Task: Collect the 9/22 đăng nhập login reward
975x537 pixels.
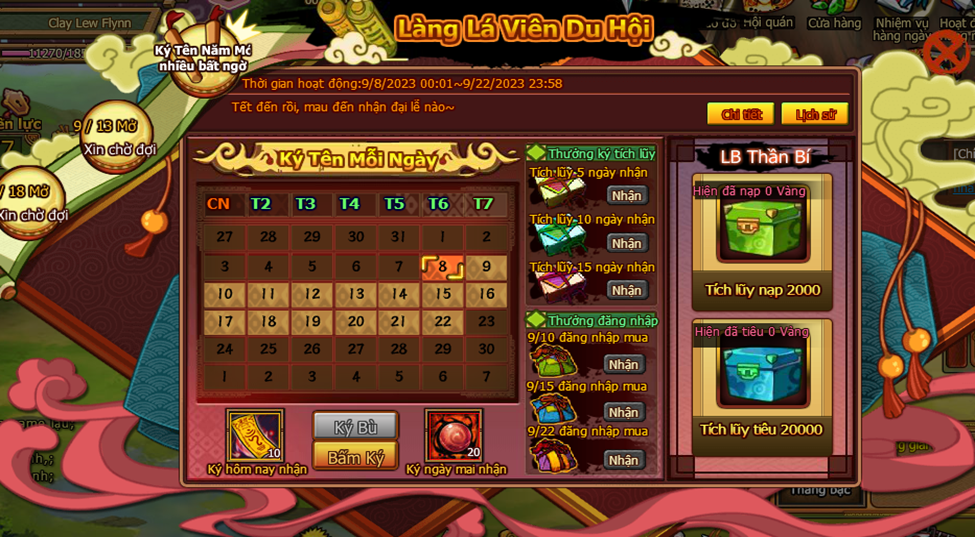Action: [623, 460]
